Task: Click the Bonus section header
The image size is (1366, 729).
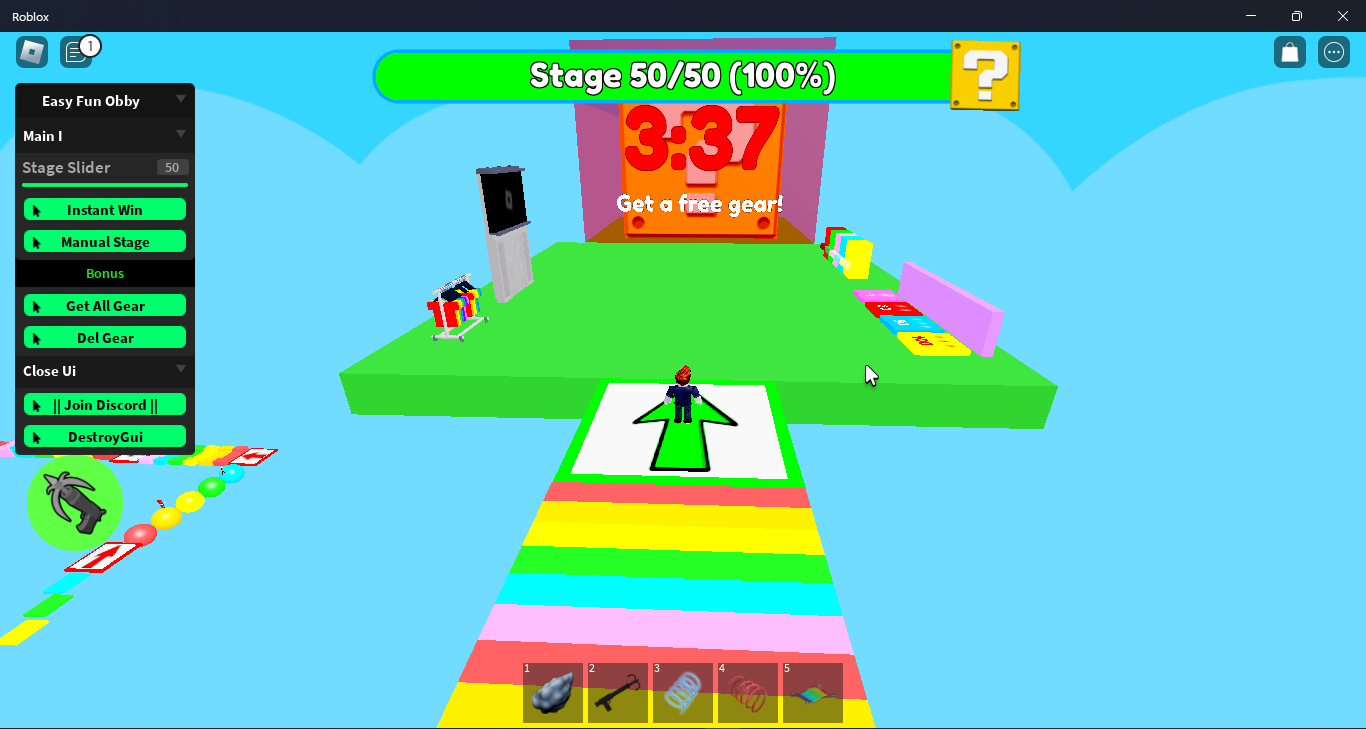Action: (104, 272)
